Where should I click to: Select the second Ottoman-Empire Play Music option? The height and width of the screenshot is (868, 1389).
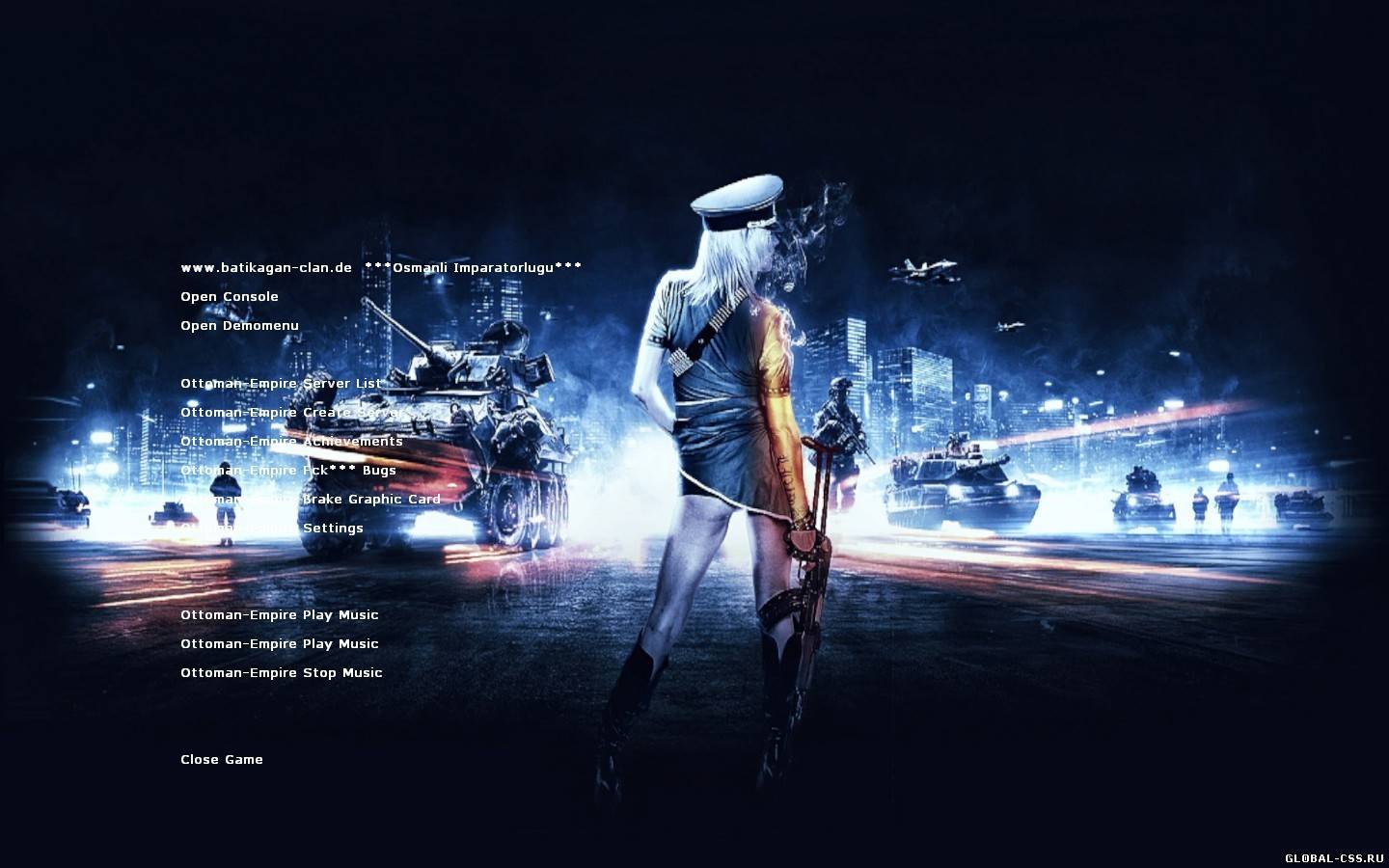click(279, 643)
